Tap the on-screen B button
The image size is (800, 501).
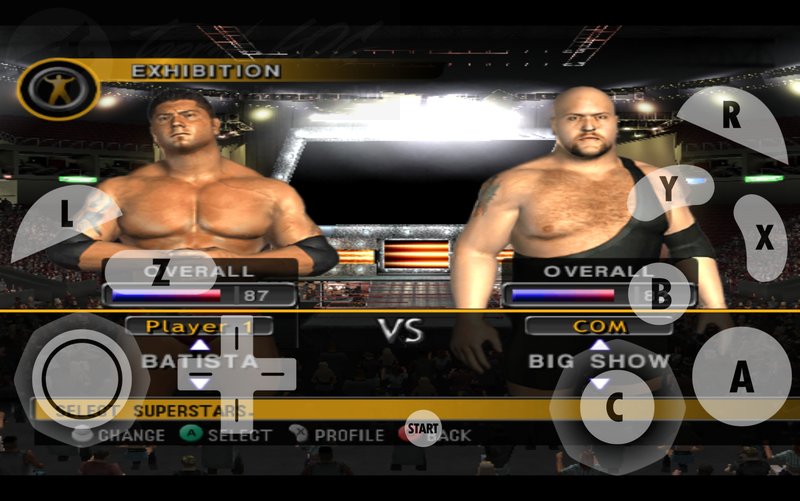[661, 293]
